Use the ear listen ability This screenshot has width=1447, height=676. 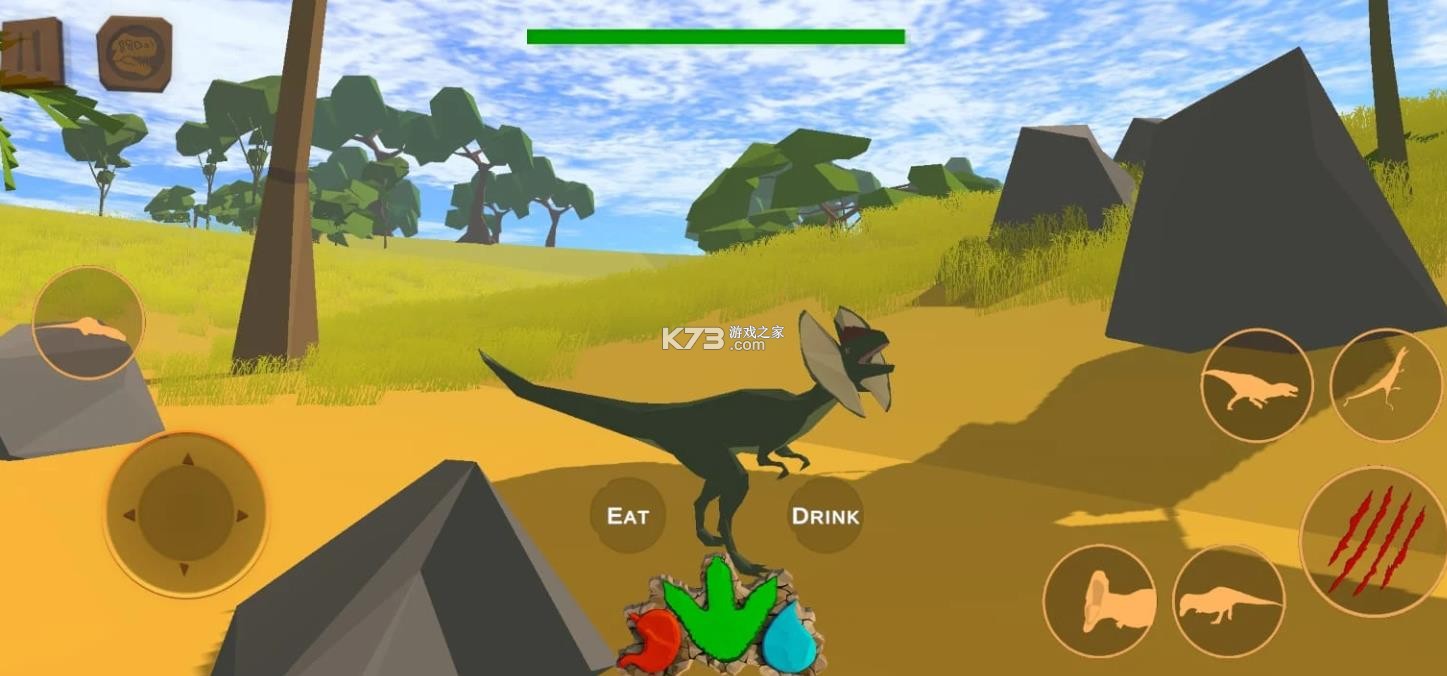tap(1100, 602)
